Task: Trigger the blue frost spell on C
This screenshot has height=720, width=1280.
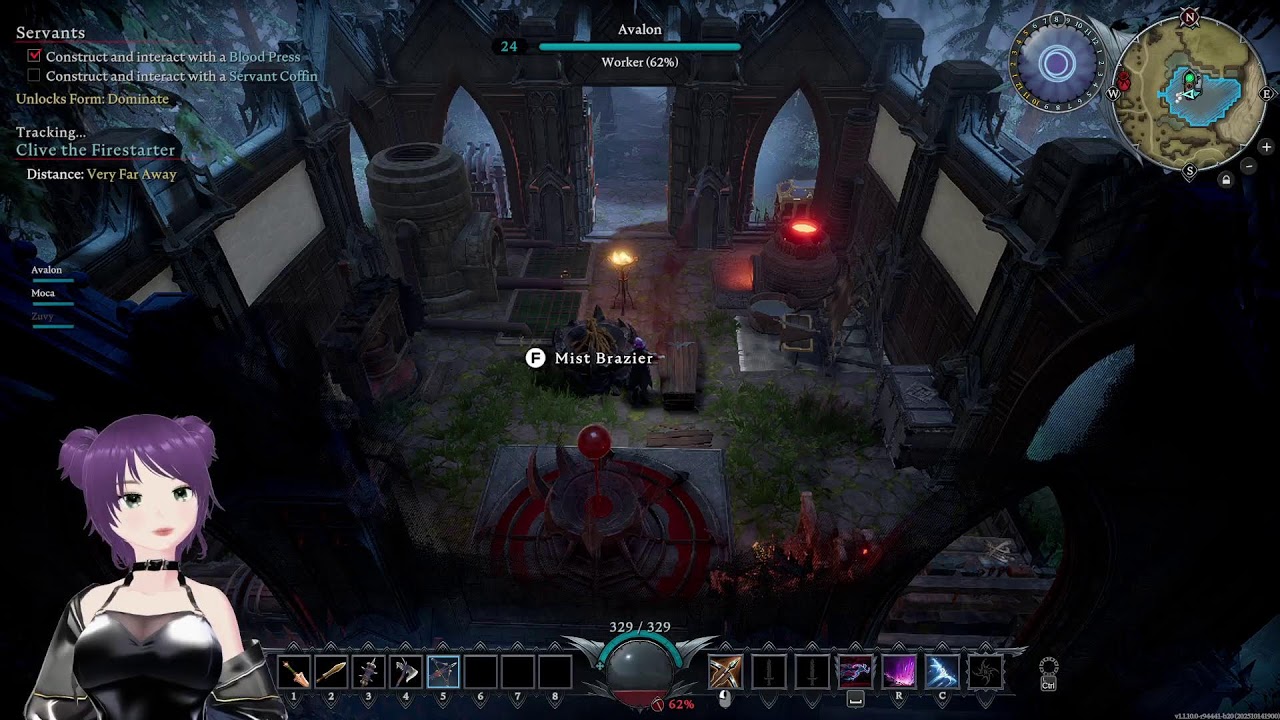Action: [942, 671]
